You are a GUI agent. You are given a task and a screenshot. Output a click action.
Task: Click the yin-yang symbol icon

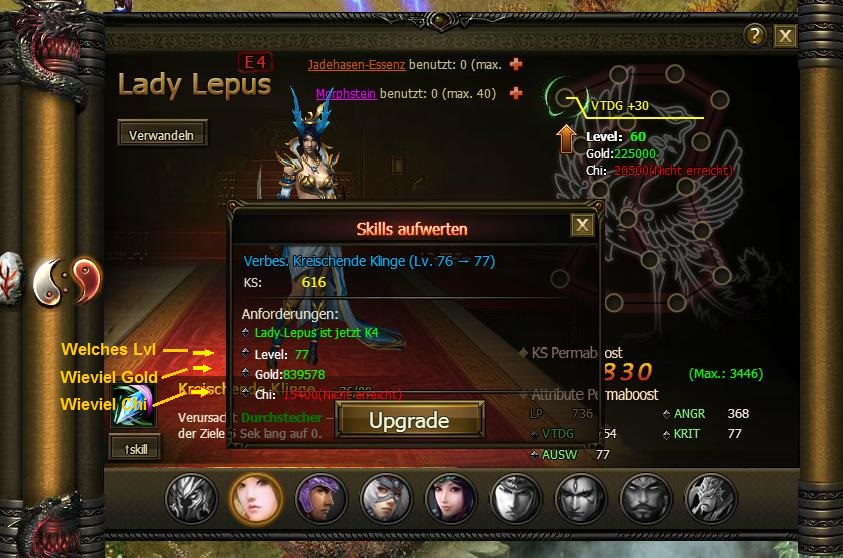(67, 279)
